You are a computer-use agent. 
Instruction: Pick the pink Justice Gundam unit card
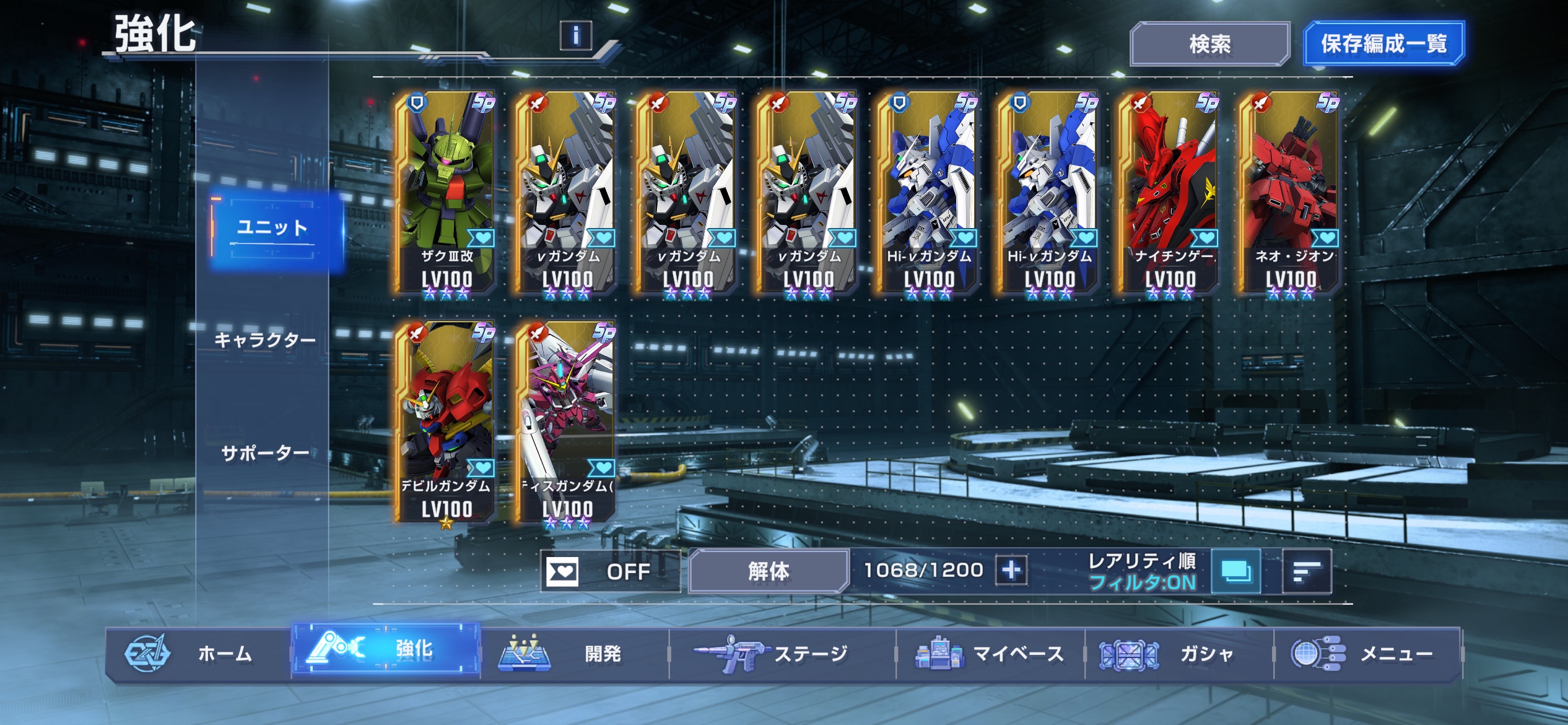[x=567, y=423]
